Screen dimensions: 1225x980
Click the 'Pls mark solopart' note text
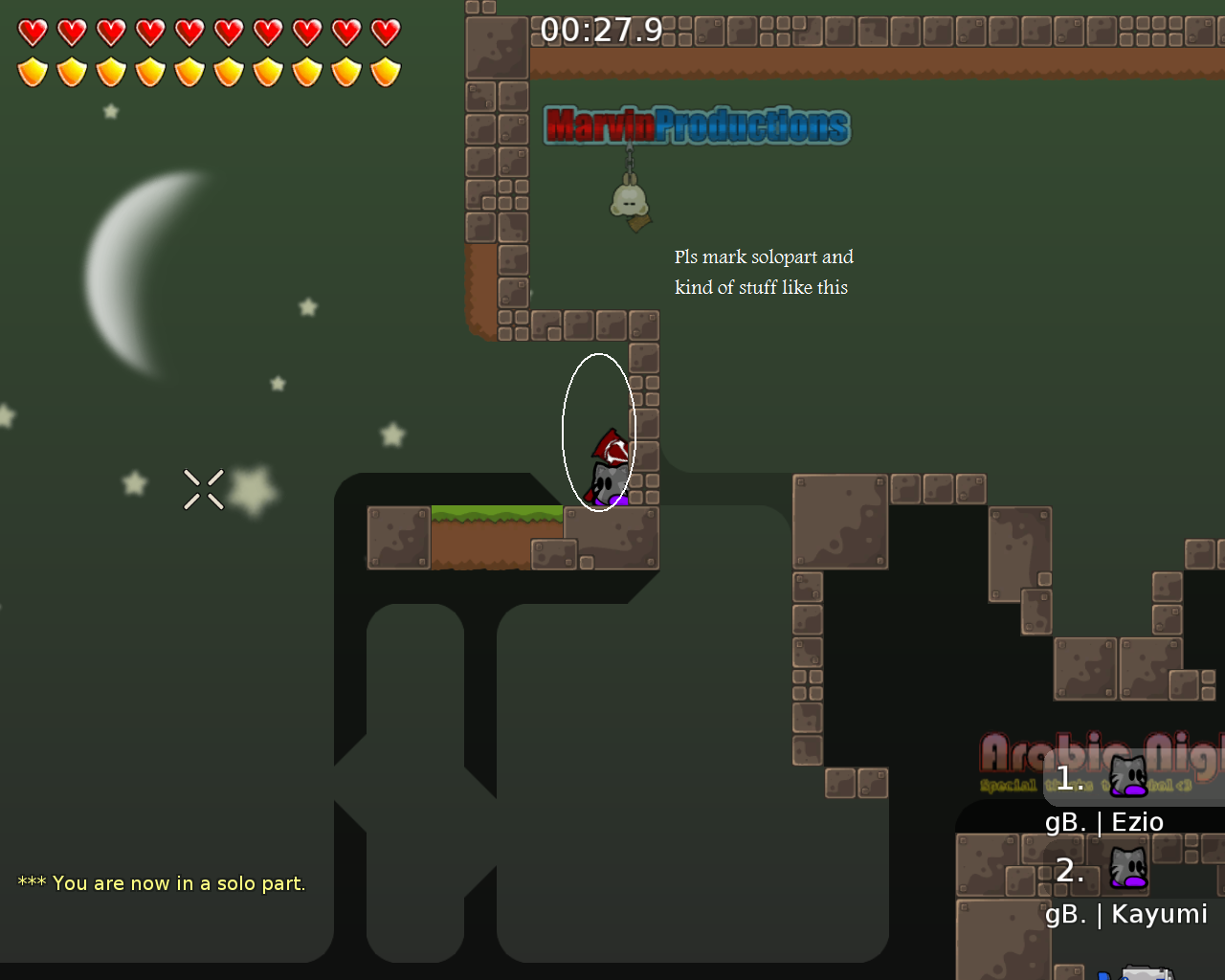click(x=764, y=271)
